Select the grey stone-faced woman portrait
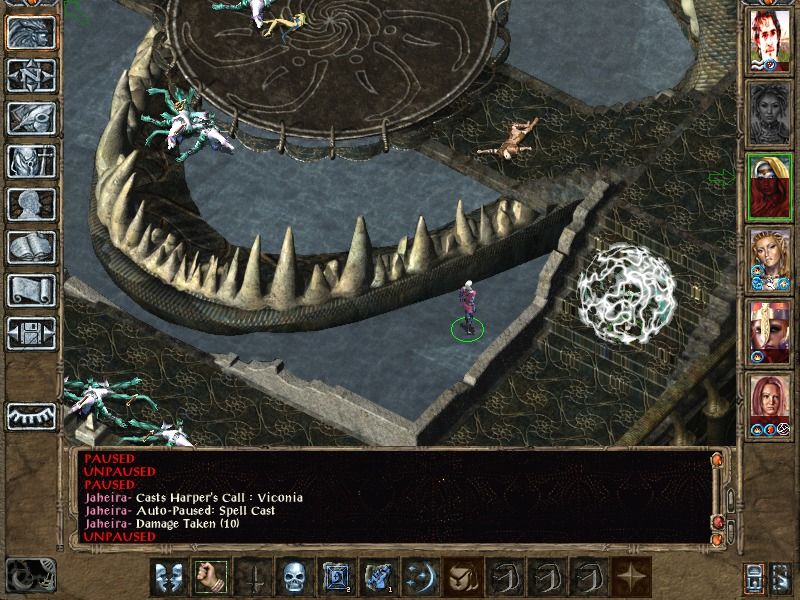 pos(769,113)
